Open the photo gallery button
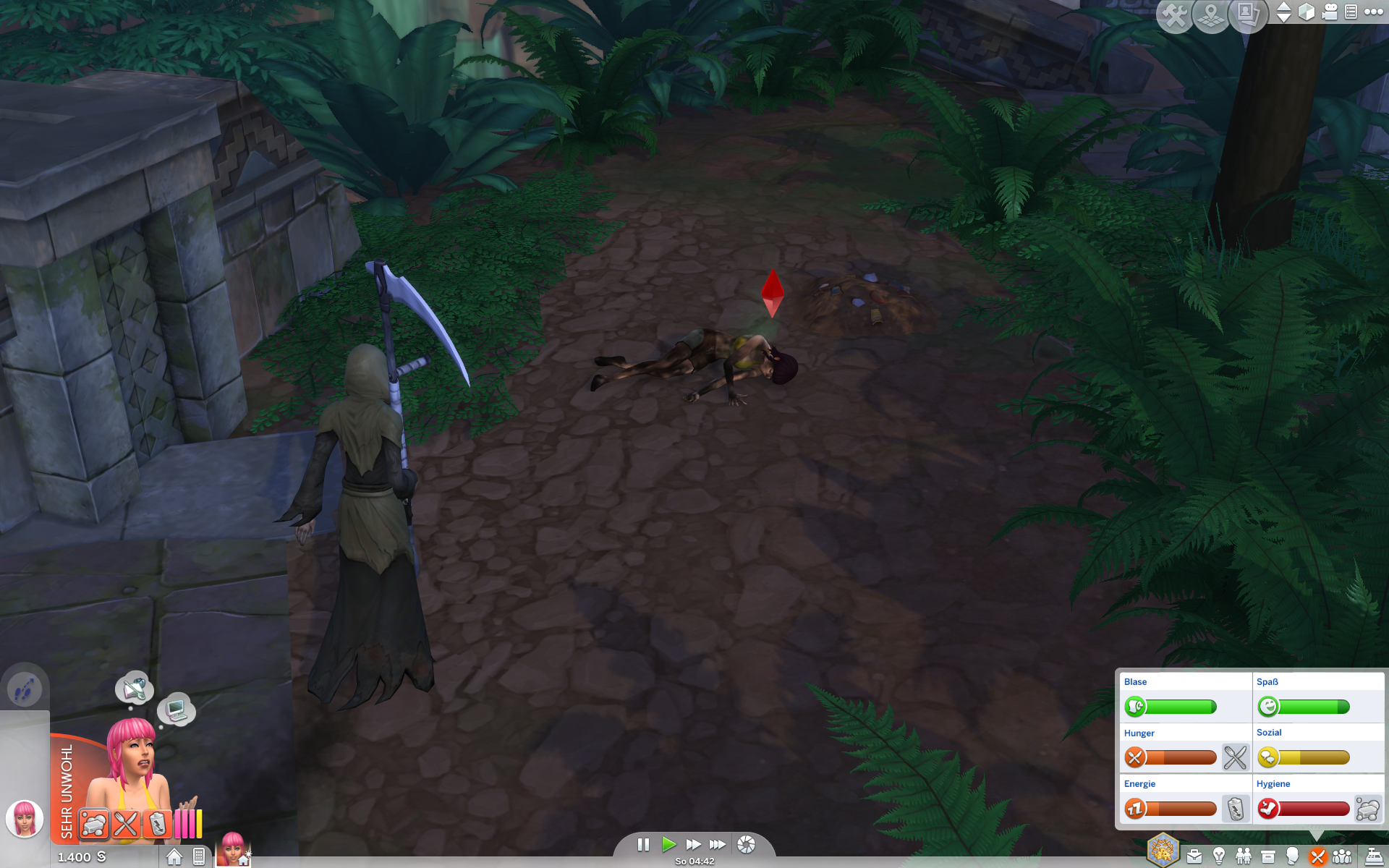This screenshot has height=868, width=1389. [x=1248, y=14]
